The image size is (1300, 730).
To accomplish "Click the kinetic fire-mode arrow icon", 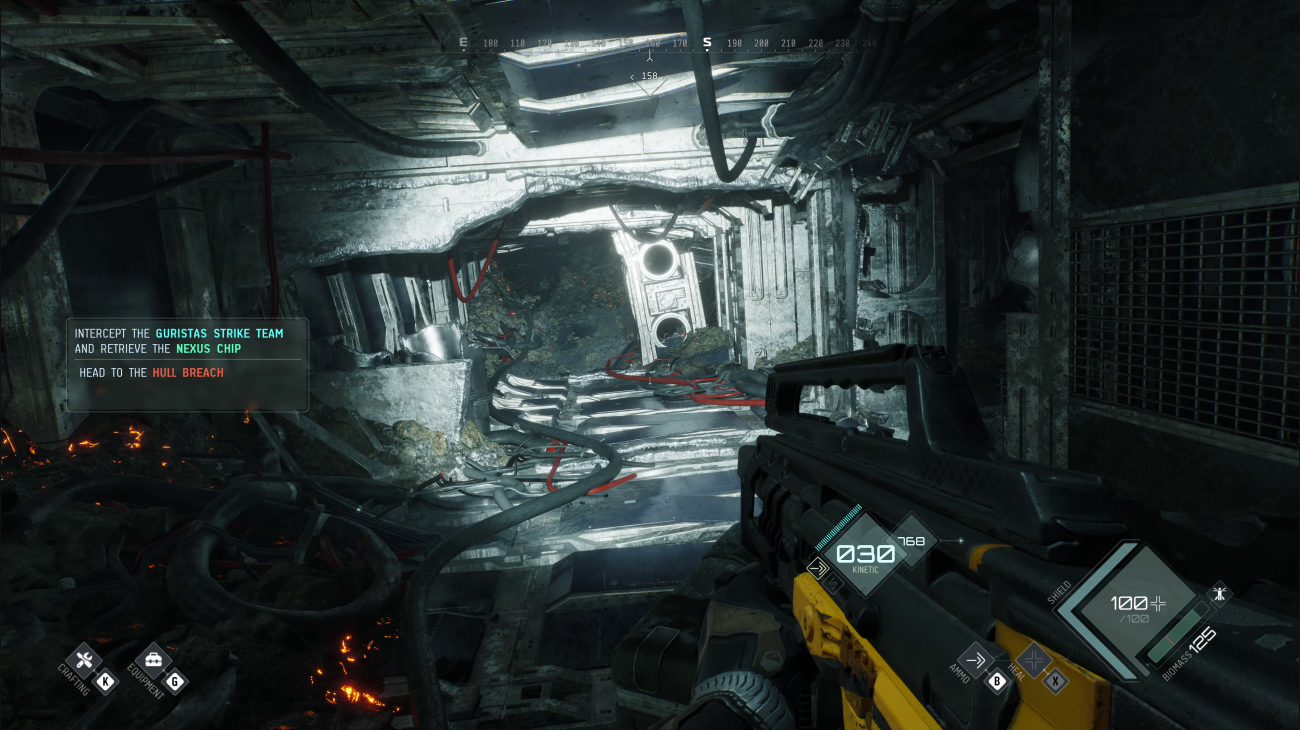I will [x=818, y=567].
